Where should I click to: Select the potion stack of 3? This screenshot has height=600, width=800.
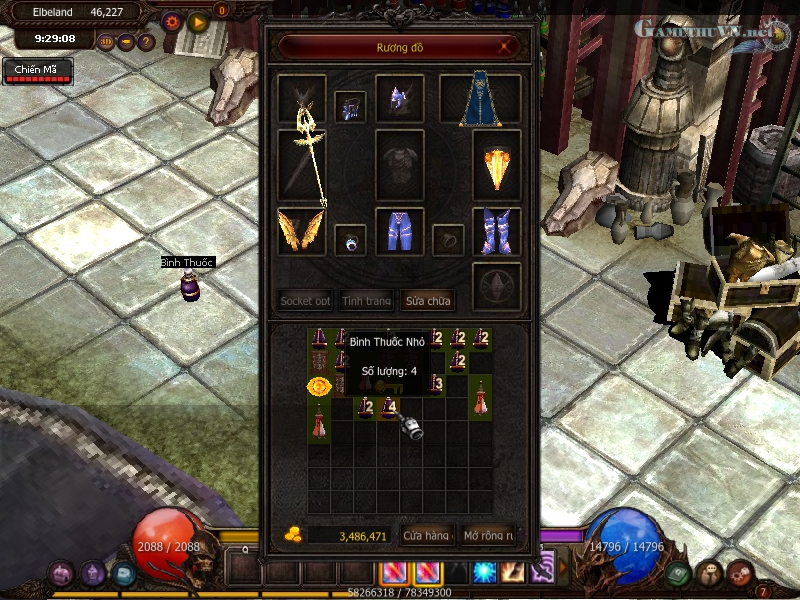[x=435, y=383]
